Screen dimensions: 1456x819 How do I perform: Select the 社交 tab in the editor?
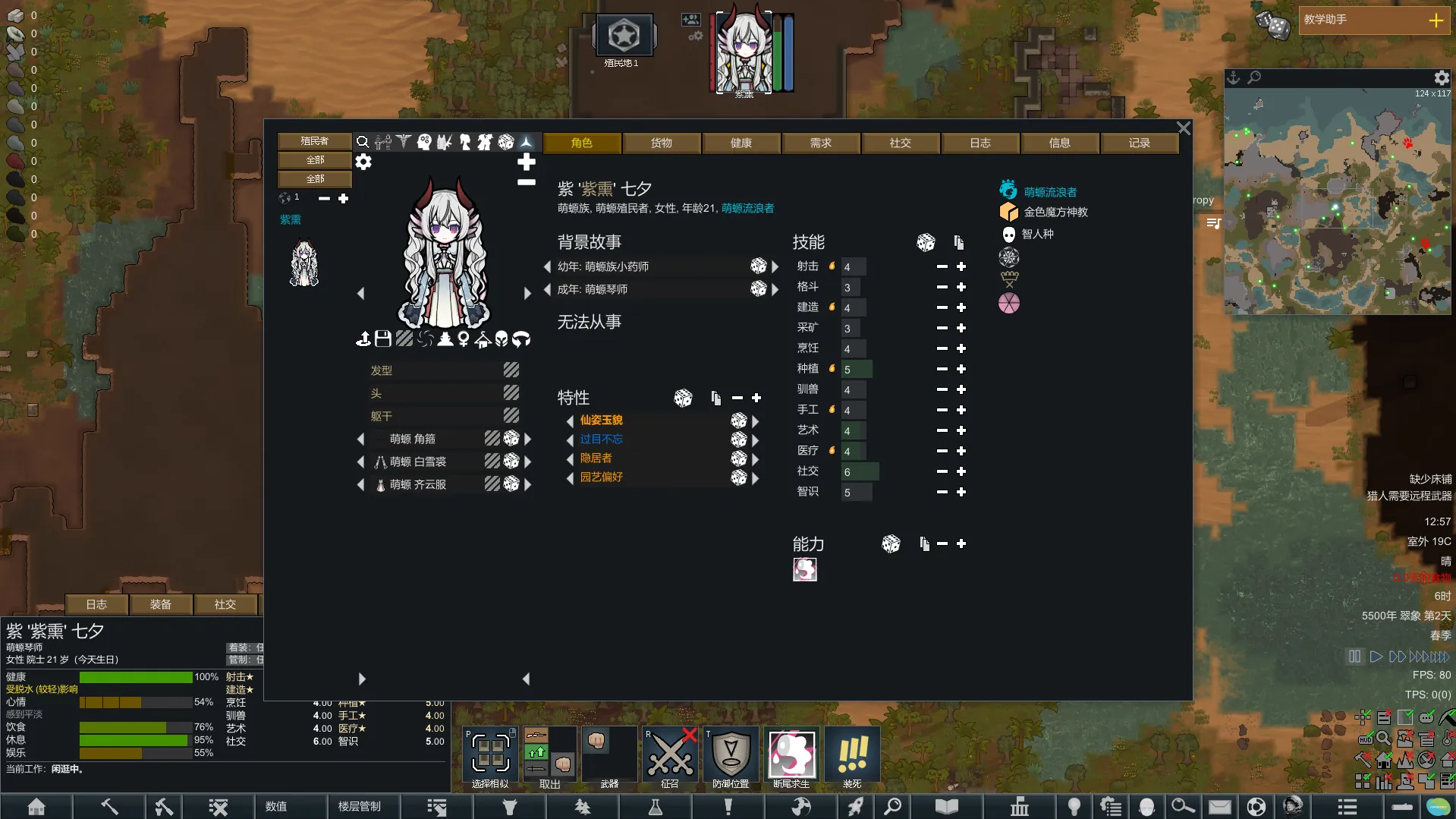900,143
